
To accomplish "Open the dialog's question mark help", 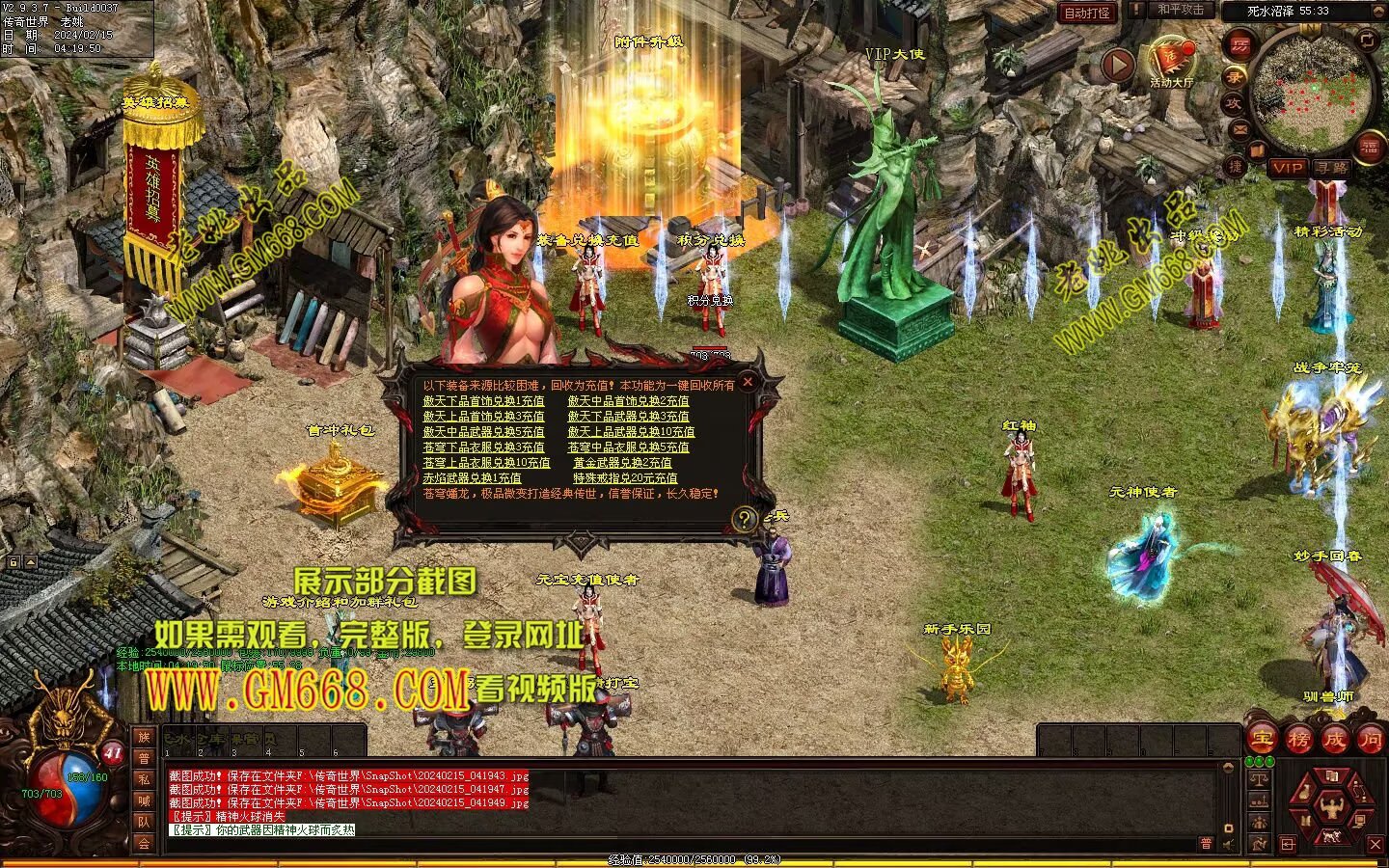I will pyautogui.click(x=744, y=520).
